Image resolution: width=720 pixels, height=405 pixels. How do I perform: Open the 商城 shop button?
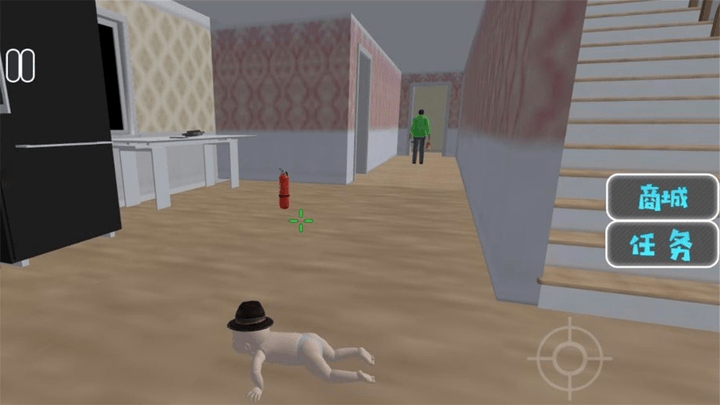click(x=662, y=197)
